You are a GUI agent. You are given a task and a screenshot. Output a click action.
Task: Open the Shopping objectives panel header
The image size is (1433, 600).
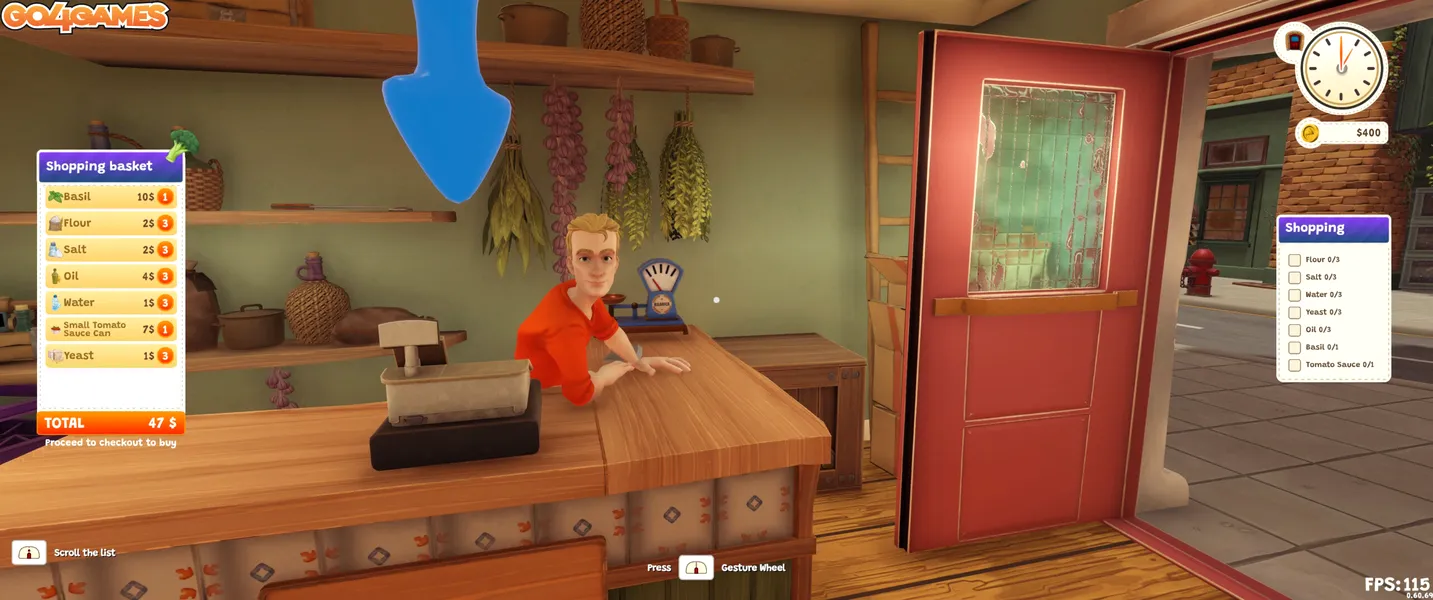(x=1333, y=228)
